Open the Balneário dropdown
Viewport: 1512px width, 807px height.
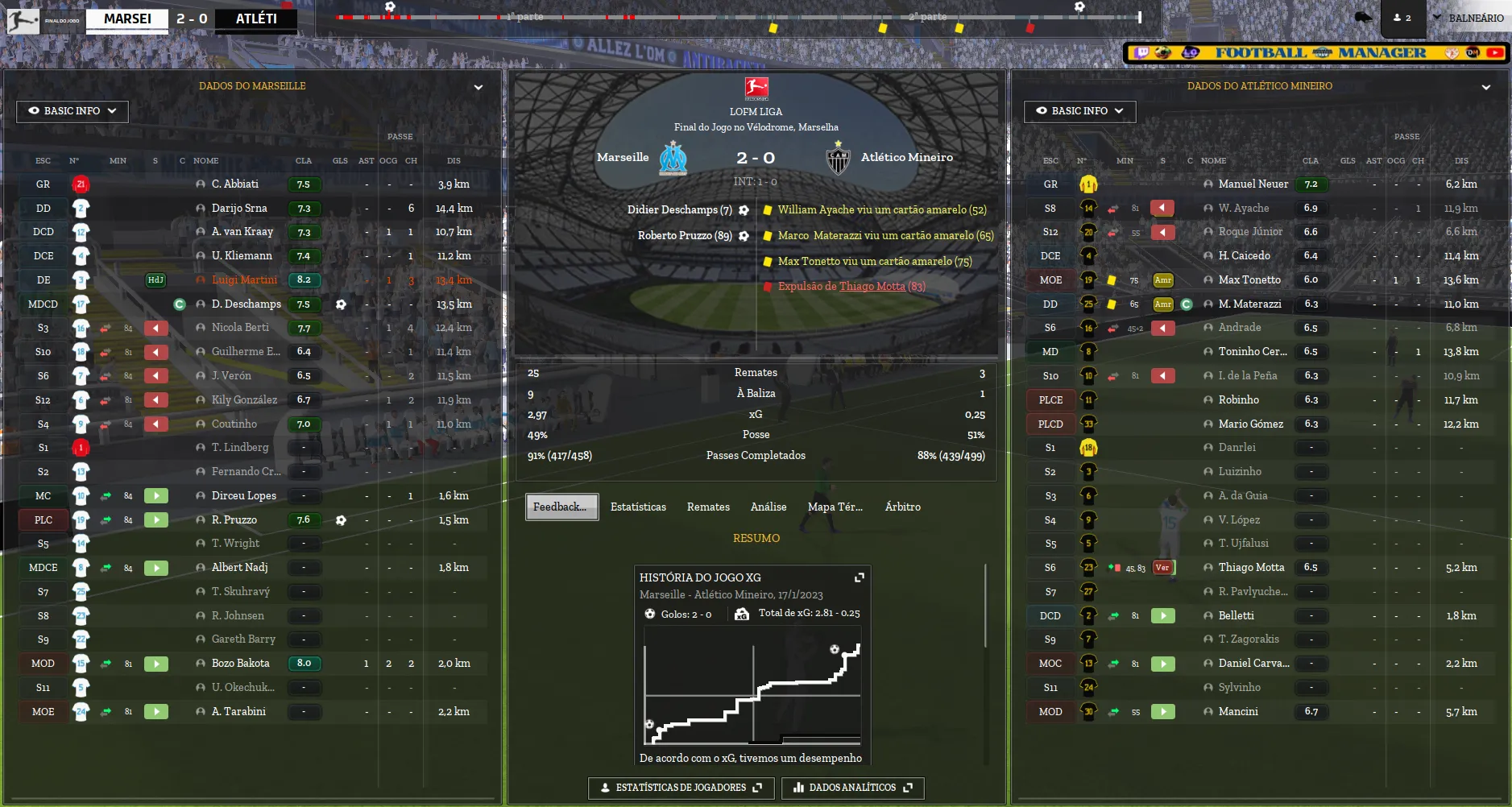1468,18
